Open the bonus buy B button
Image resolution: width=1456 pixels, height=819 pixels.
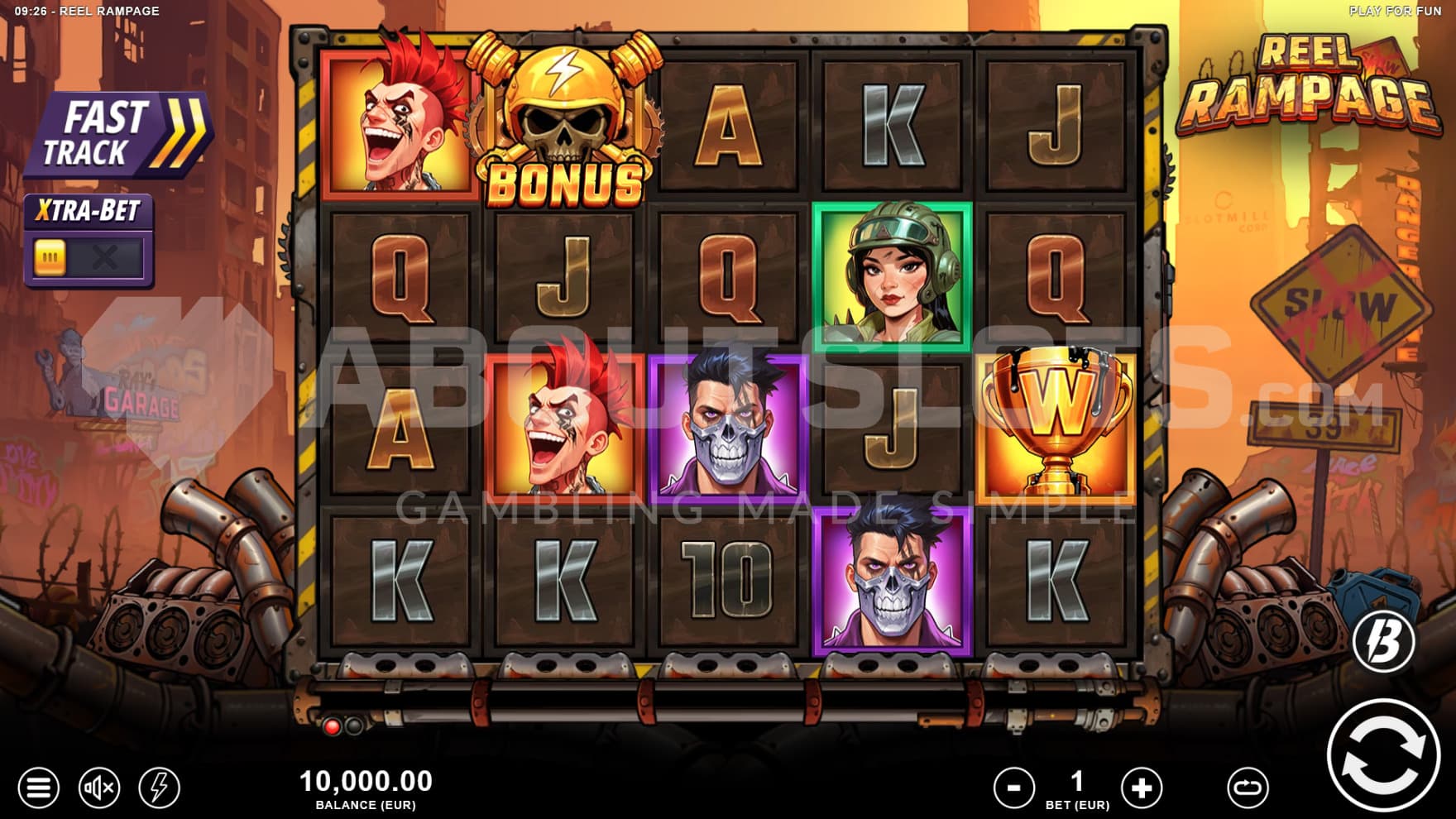pos(1384,640)
